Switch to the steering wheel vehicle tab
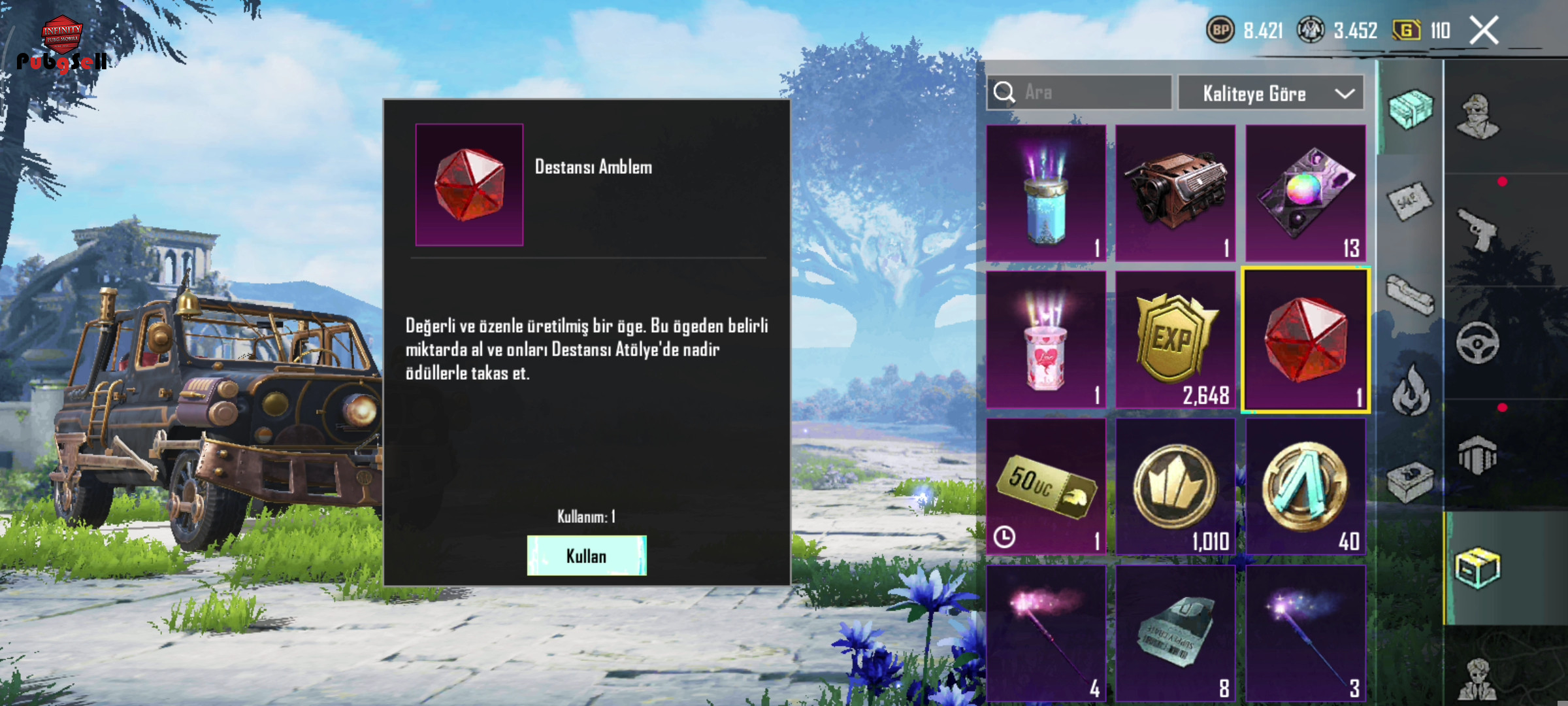Screen dimensions: 1568x706 pos(1477,343)
